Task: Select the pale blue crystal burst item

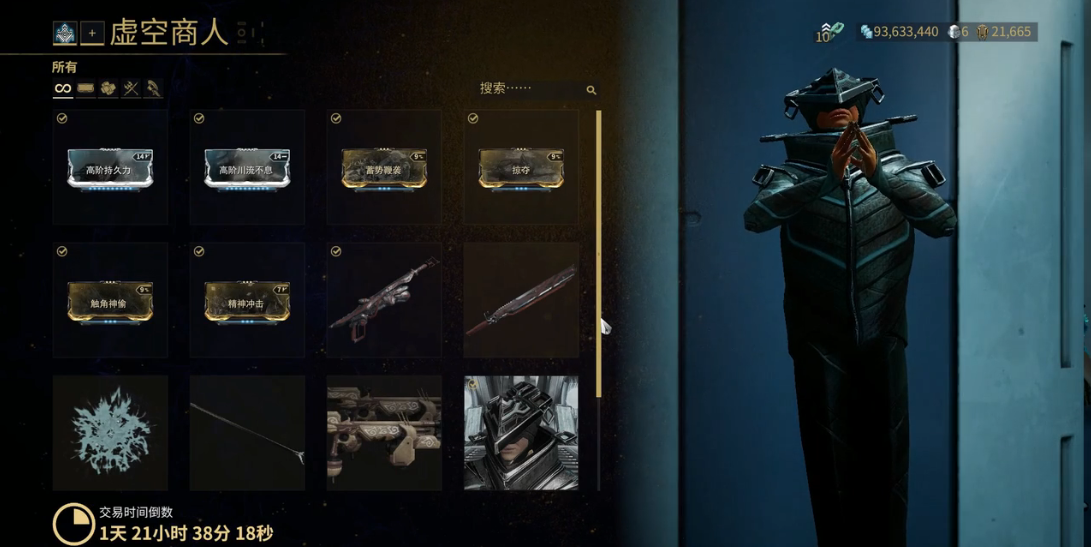Action: [110, 433]
